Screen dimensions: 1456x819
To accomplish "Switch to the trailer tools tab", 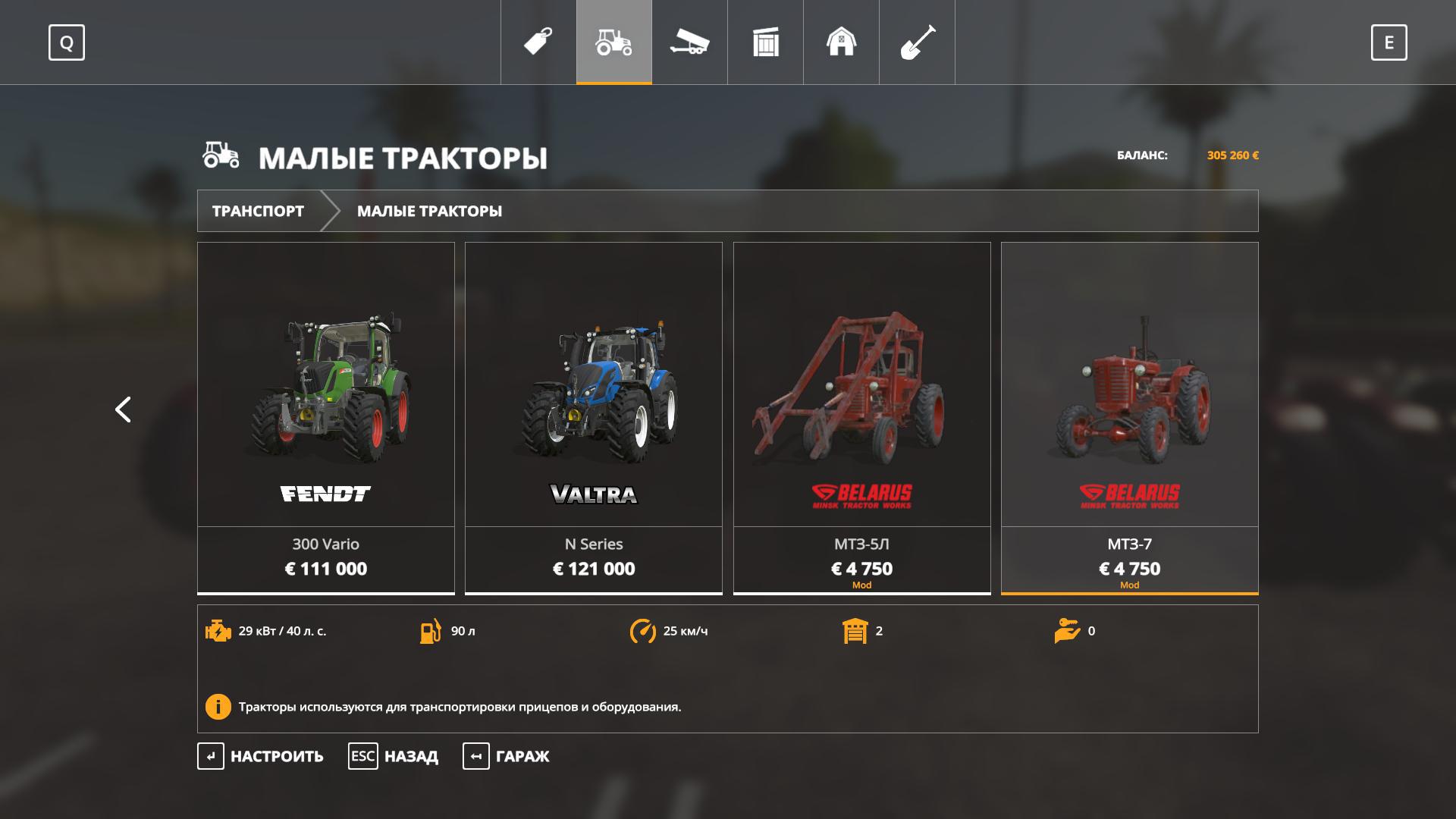I will tap(690, 42).
